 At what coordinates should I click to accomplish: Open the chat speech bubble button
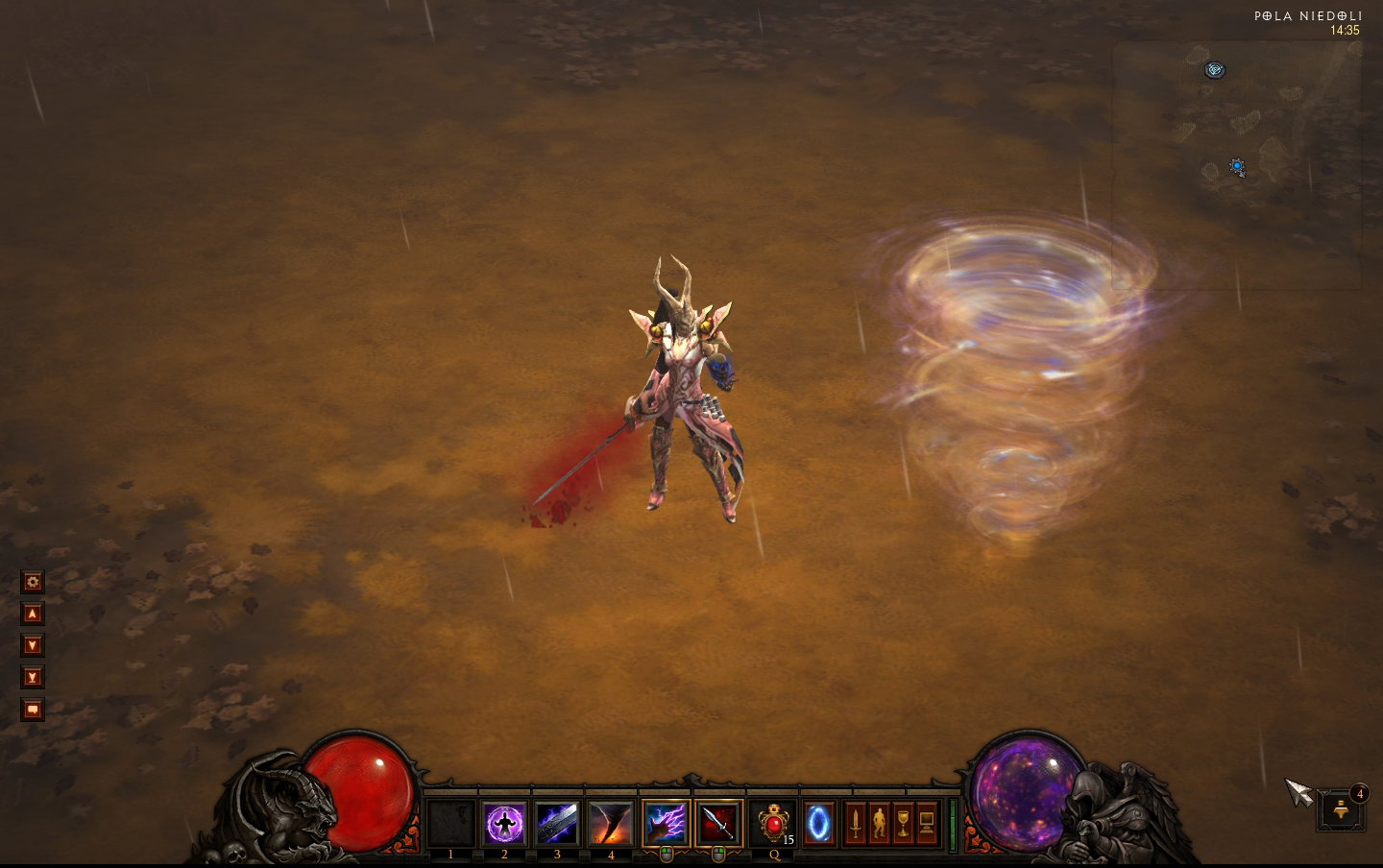[33, 710]
